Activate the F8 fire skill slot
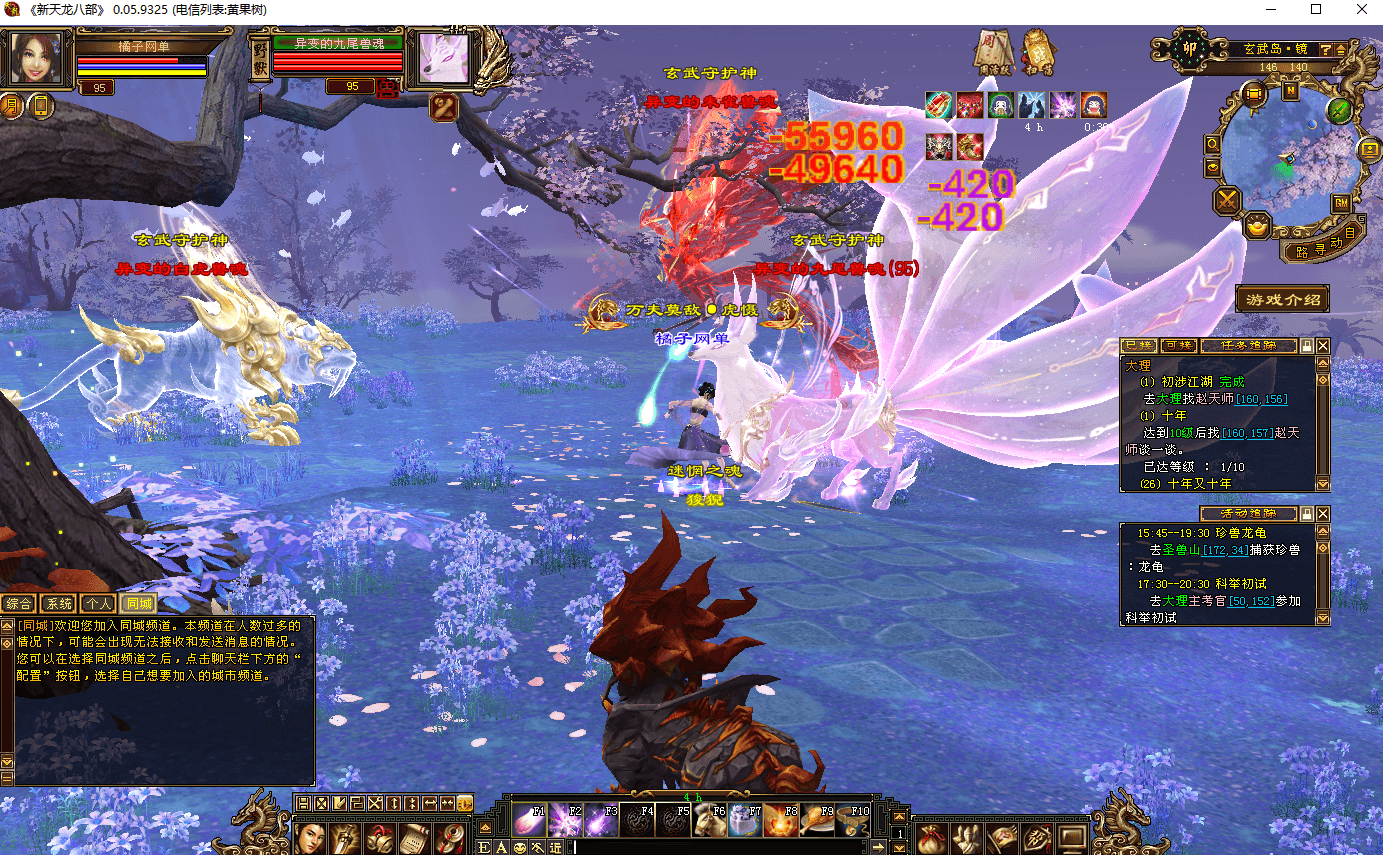 pyautogui.click(x=781, y=821)
